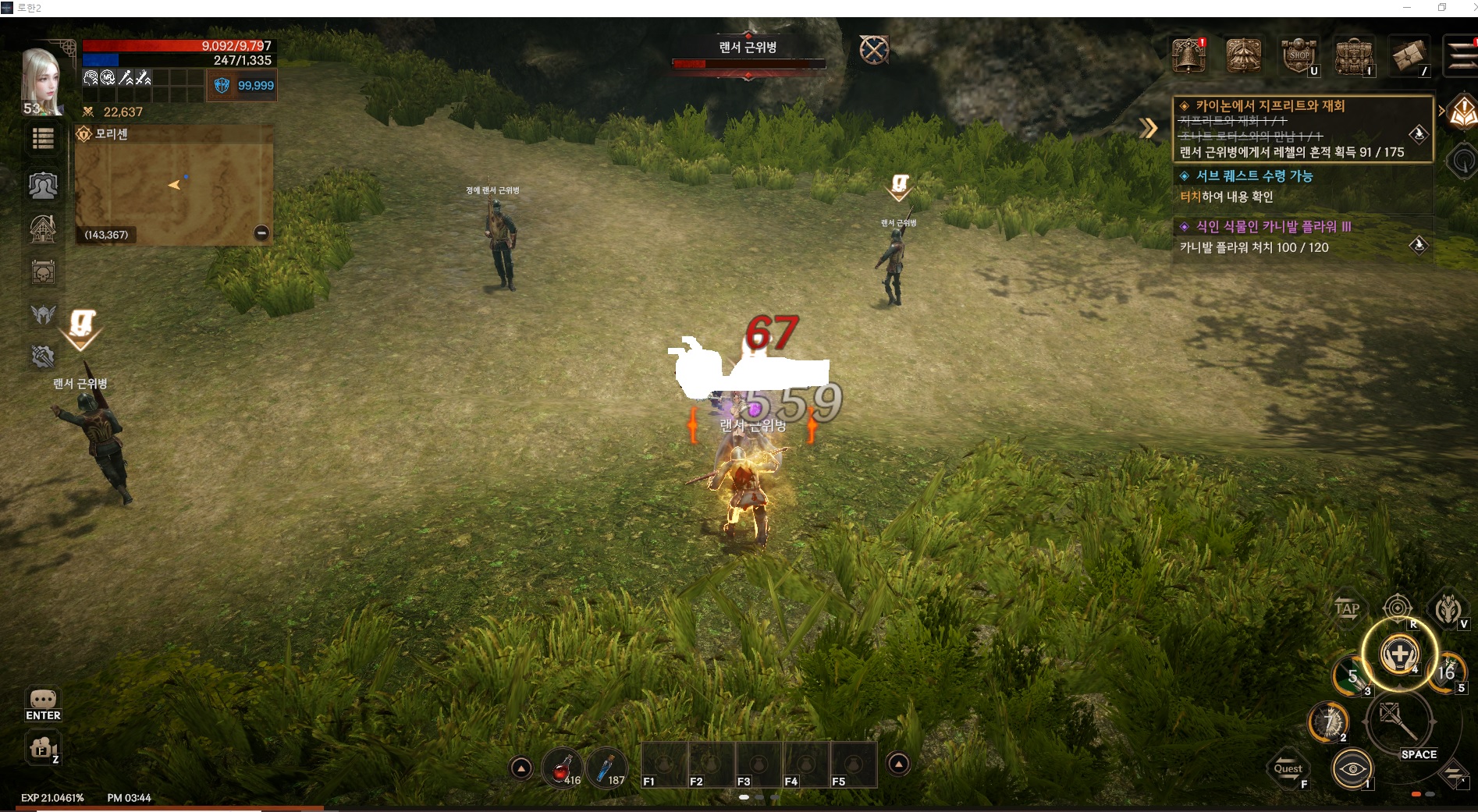Open the mail envelope icon
Viewport: 1478px width, 812px height.
[x=1409, y=55]
